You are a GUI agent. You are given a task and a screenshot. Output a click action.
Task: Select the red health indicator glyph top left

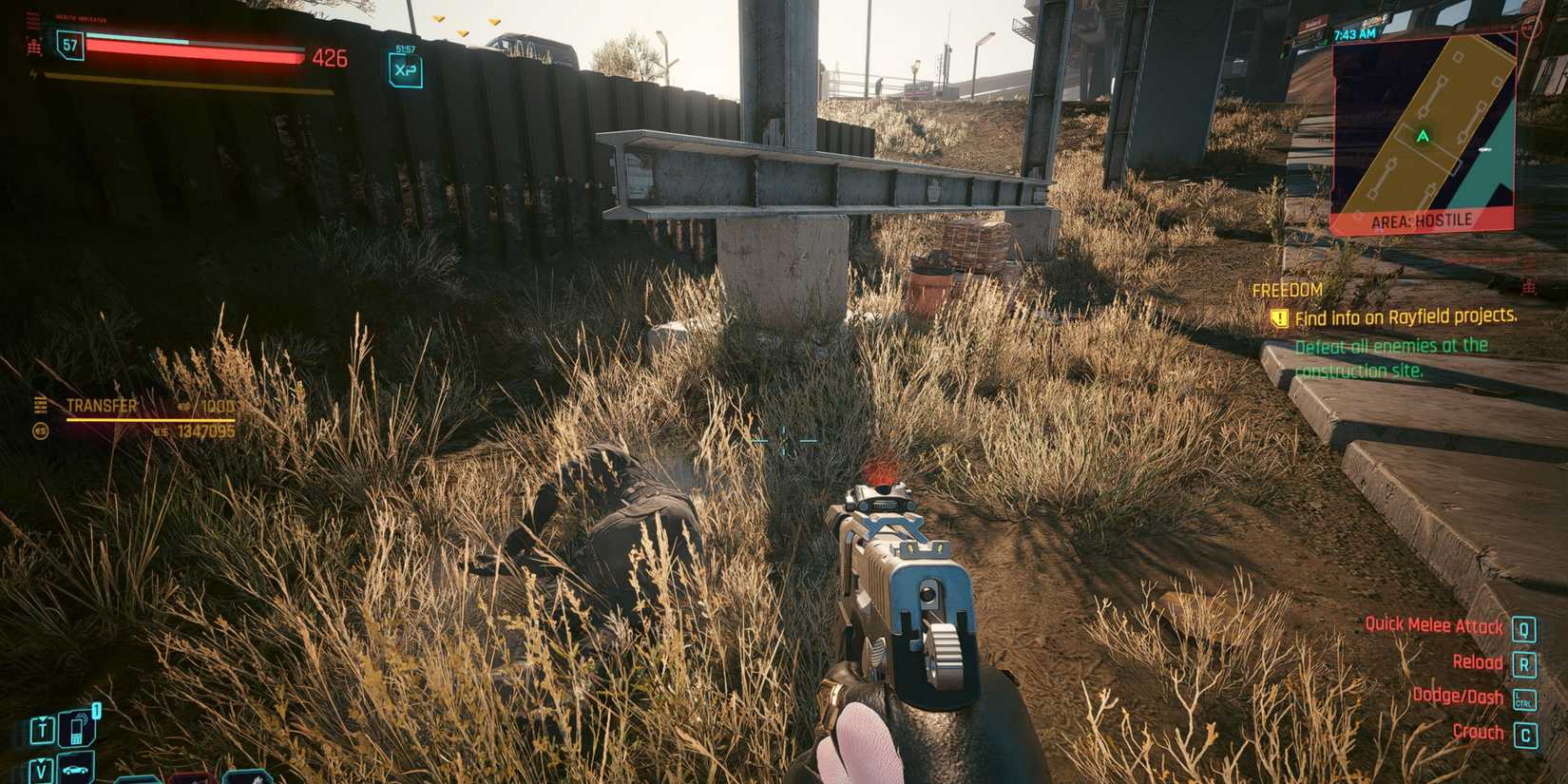click(x=35, y=48)
